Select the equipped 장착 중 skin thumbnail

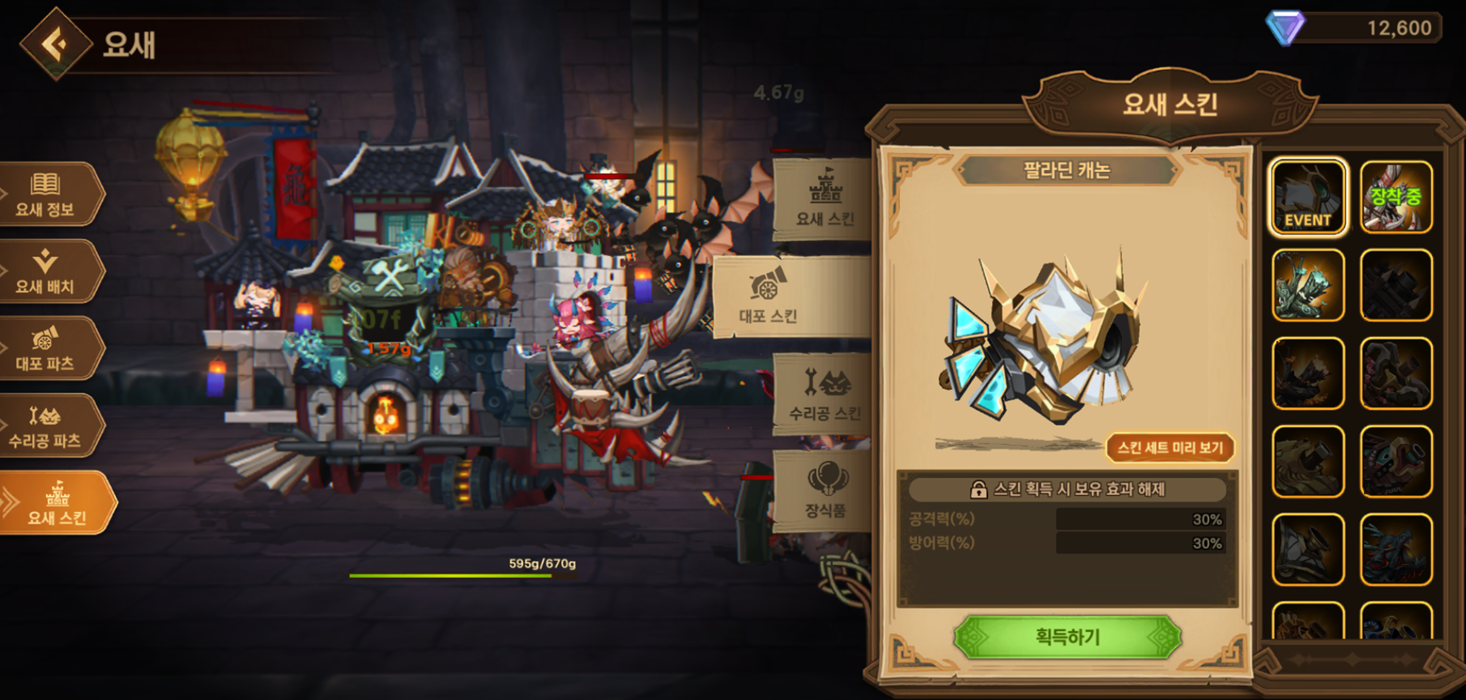pyautogui.click(x=1396, y=198)
